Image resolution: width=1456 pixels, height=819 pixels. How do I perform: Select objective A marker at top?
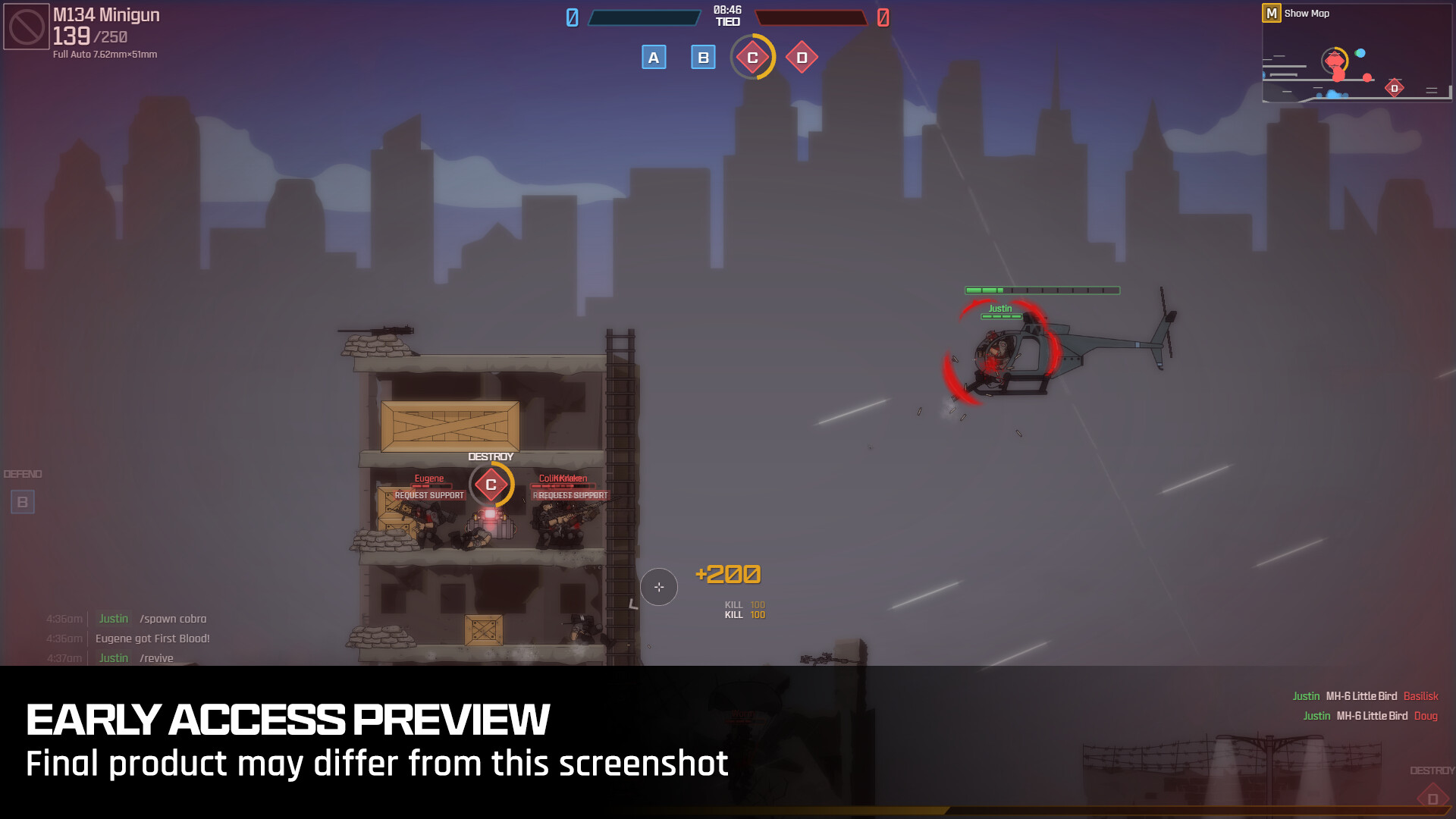tap(654, 57)
